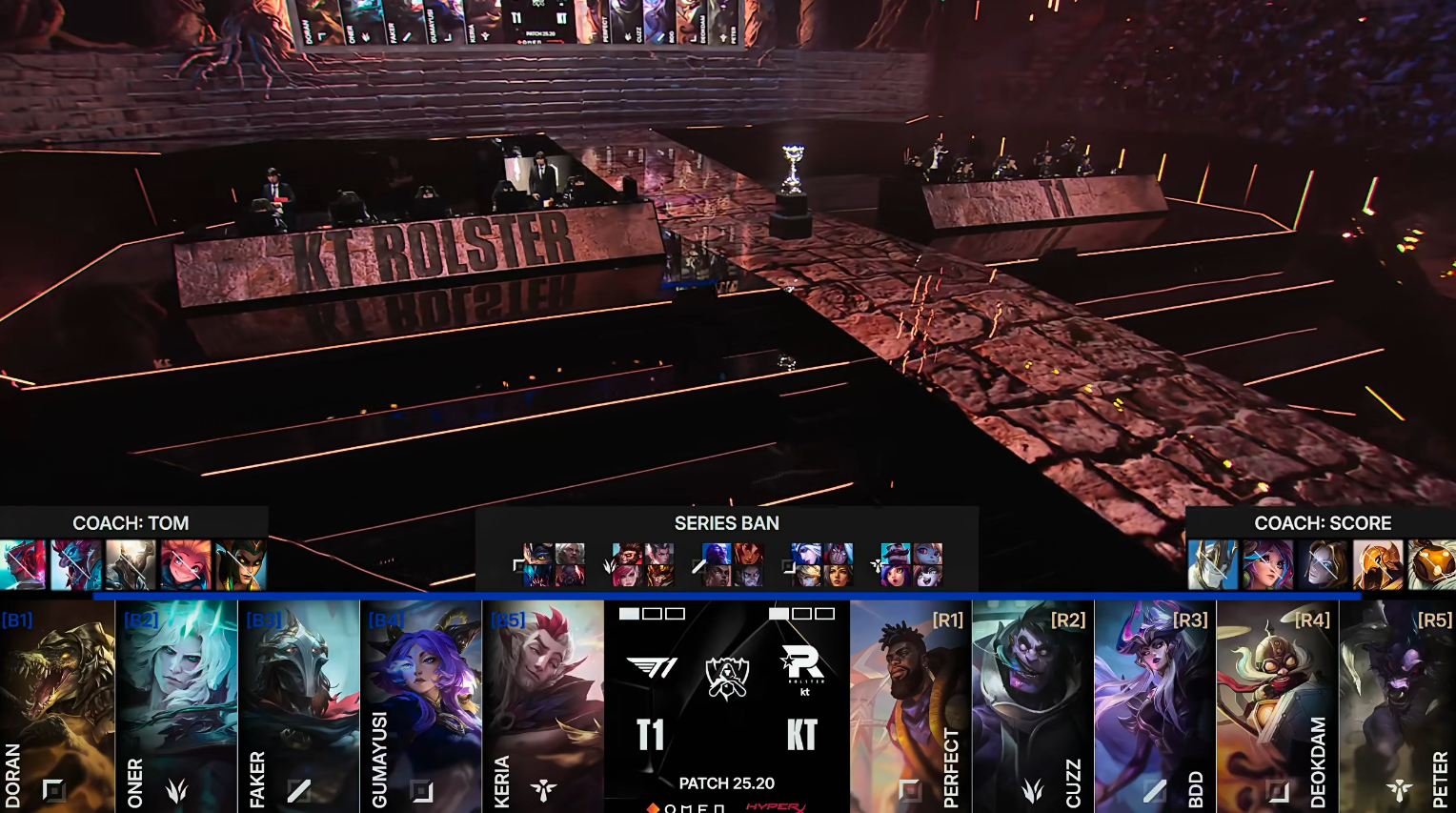Click Keria's B5 champion pick card
Image resolution: width=1456 pixels, height=813 pixels.
542,705
